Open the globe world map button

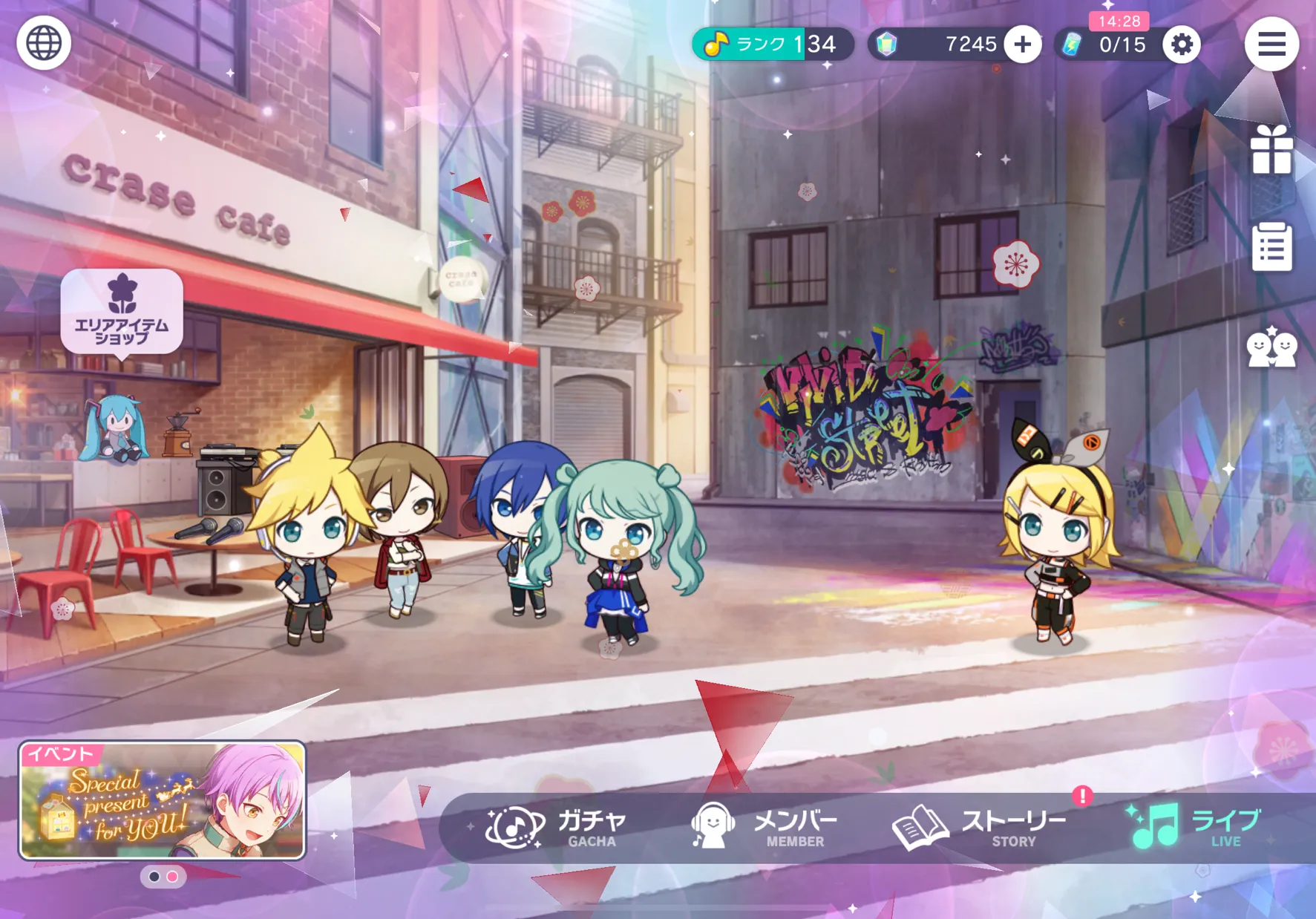44,43
